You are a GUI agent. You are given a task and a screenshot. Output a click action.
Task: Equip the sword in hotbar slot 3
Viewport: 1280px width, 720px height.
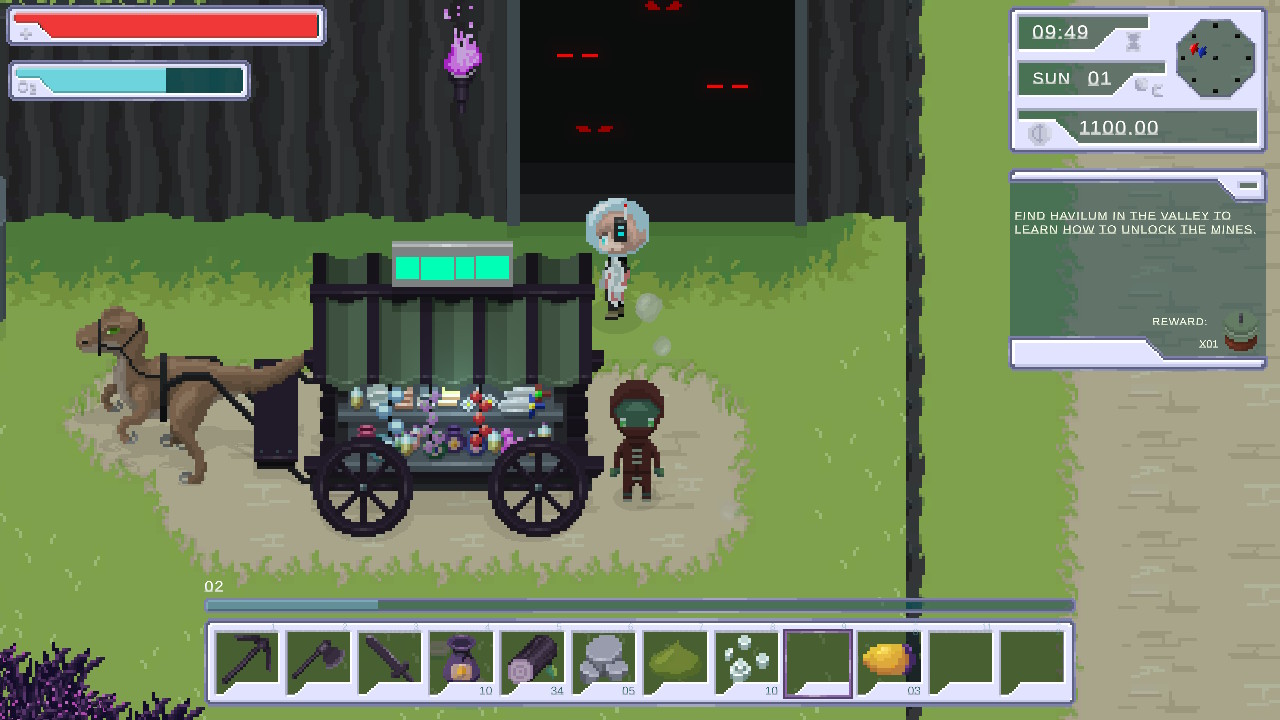point(390,660)
